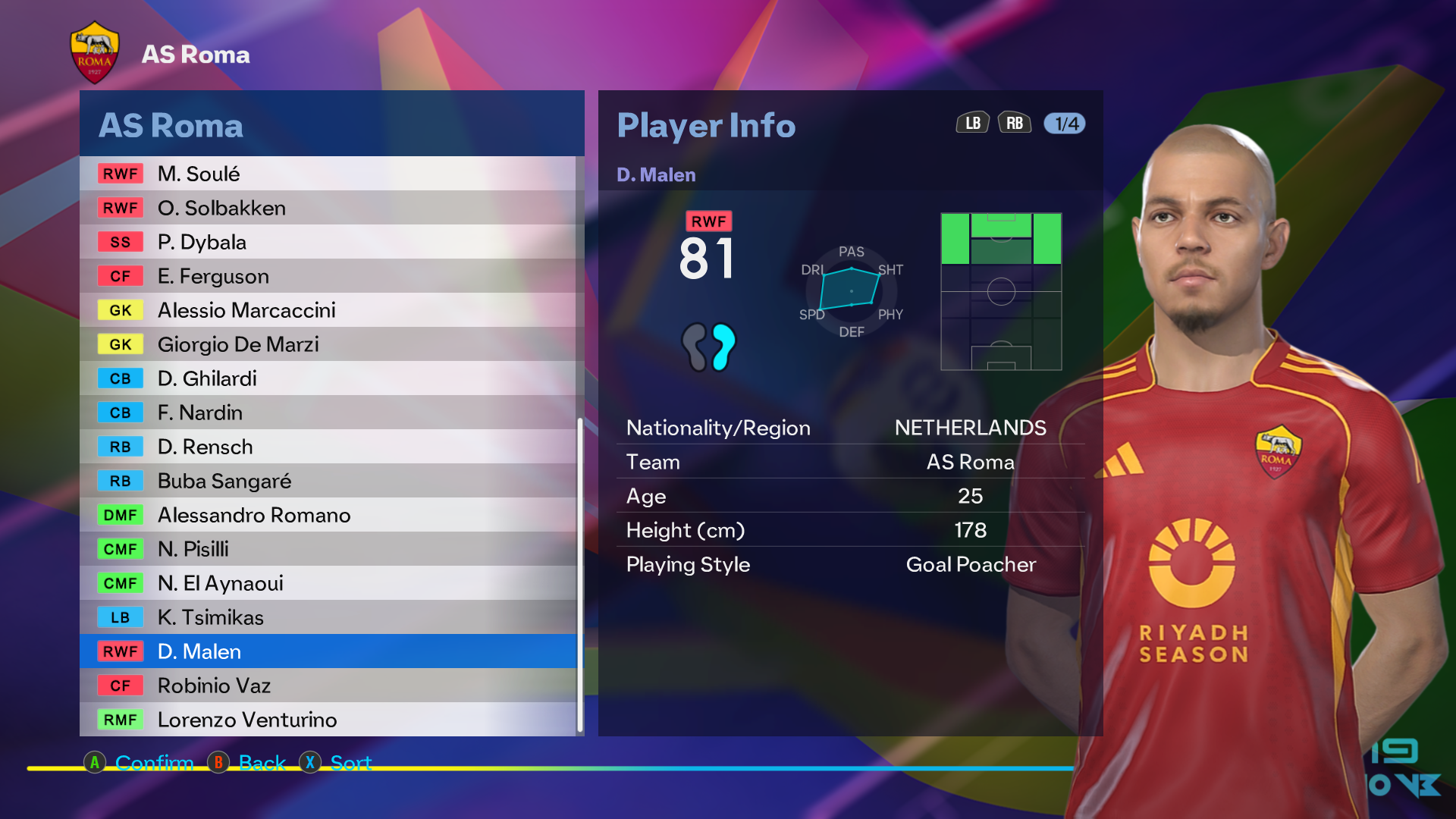Choose Lorenzo Venturino's row
Viewport: 1456px width, 819px height.
(328, 720)
